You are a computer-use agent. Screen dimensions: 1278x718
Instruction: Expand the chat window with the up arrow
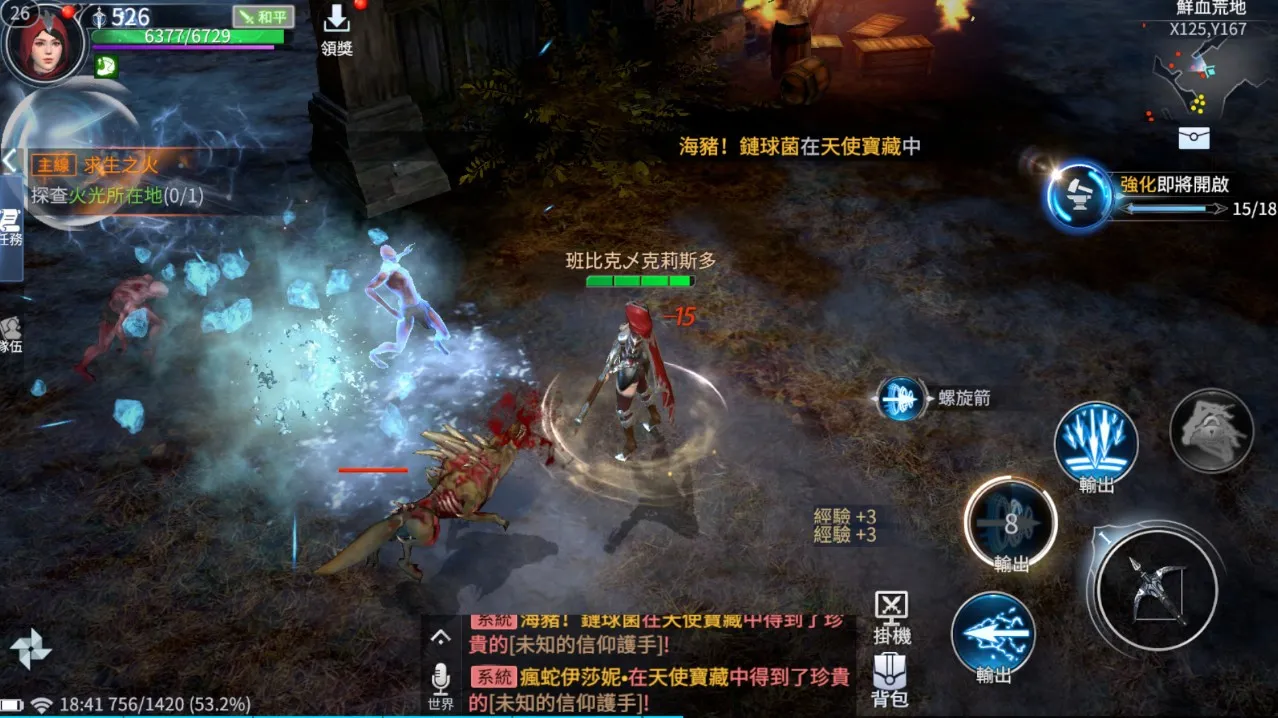(441, 637)
